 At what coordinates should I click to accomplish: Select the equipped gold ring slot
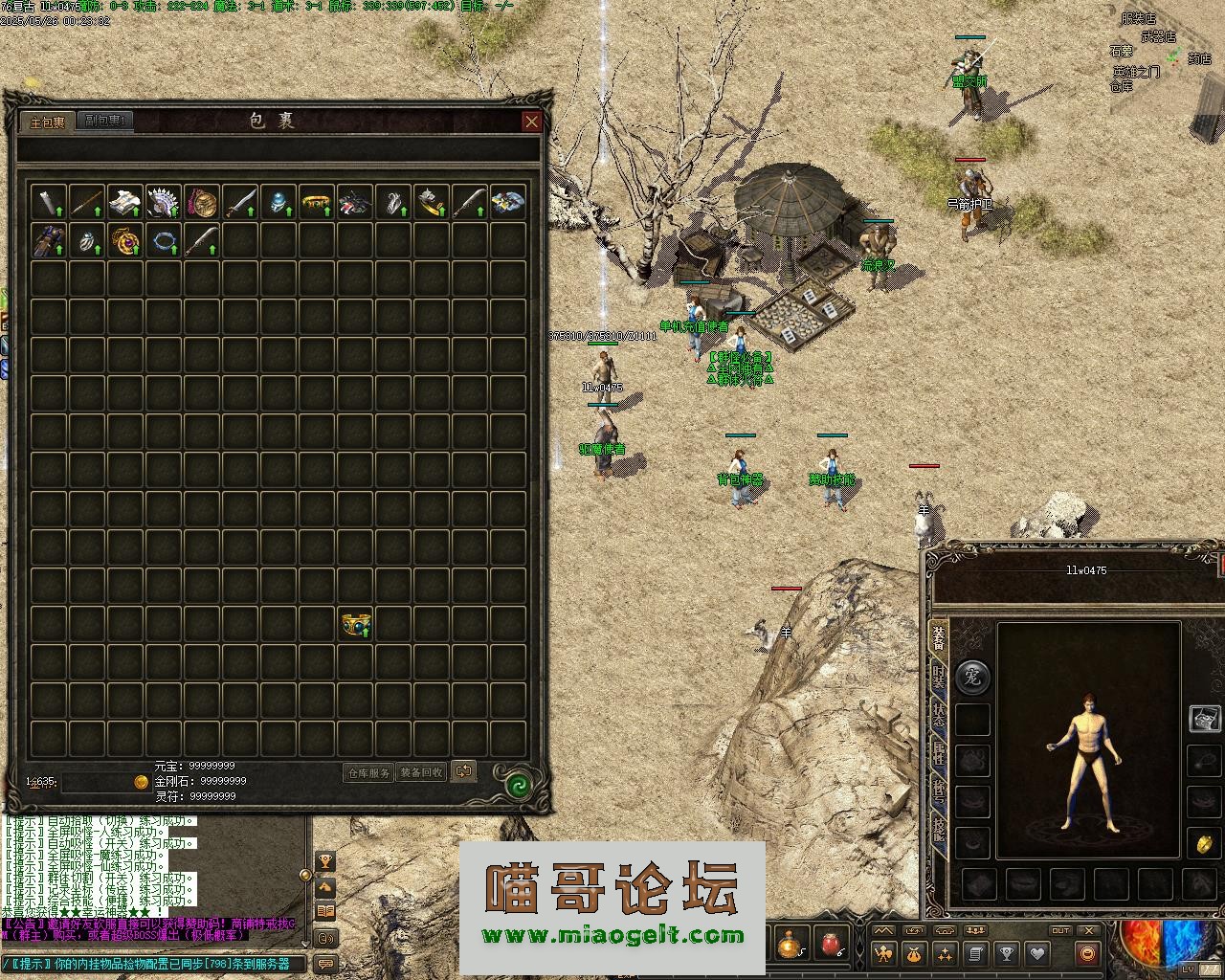click(1206, 844)
